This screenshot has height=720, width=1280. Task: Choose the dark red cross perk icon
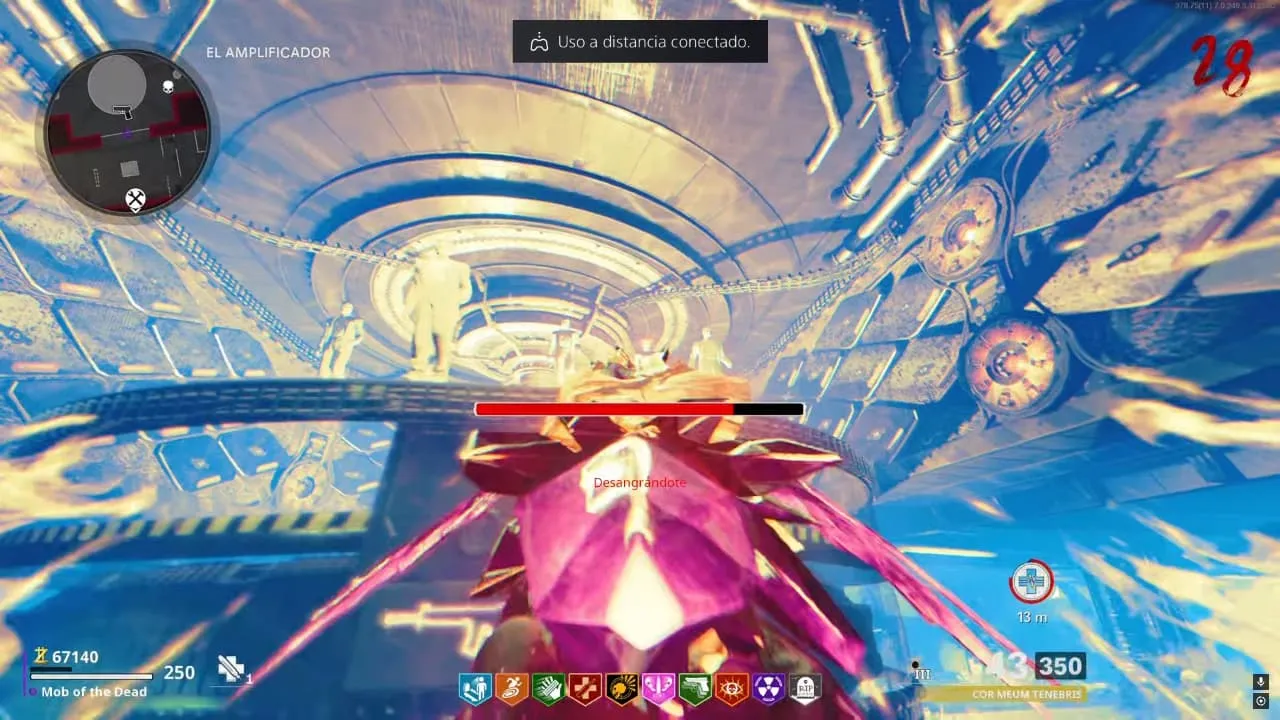583,689
